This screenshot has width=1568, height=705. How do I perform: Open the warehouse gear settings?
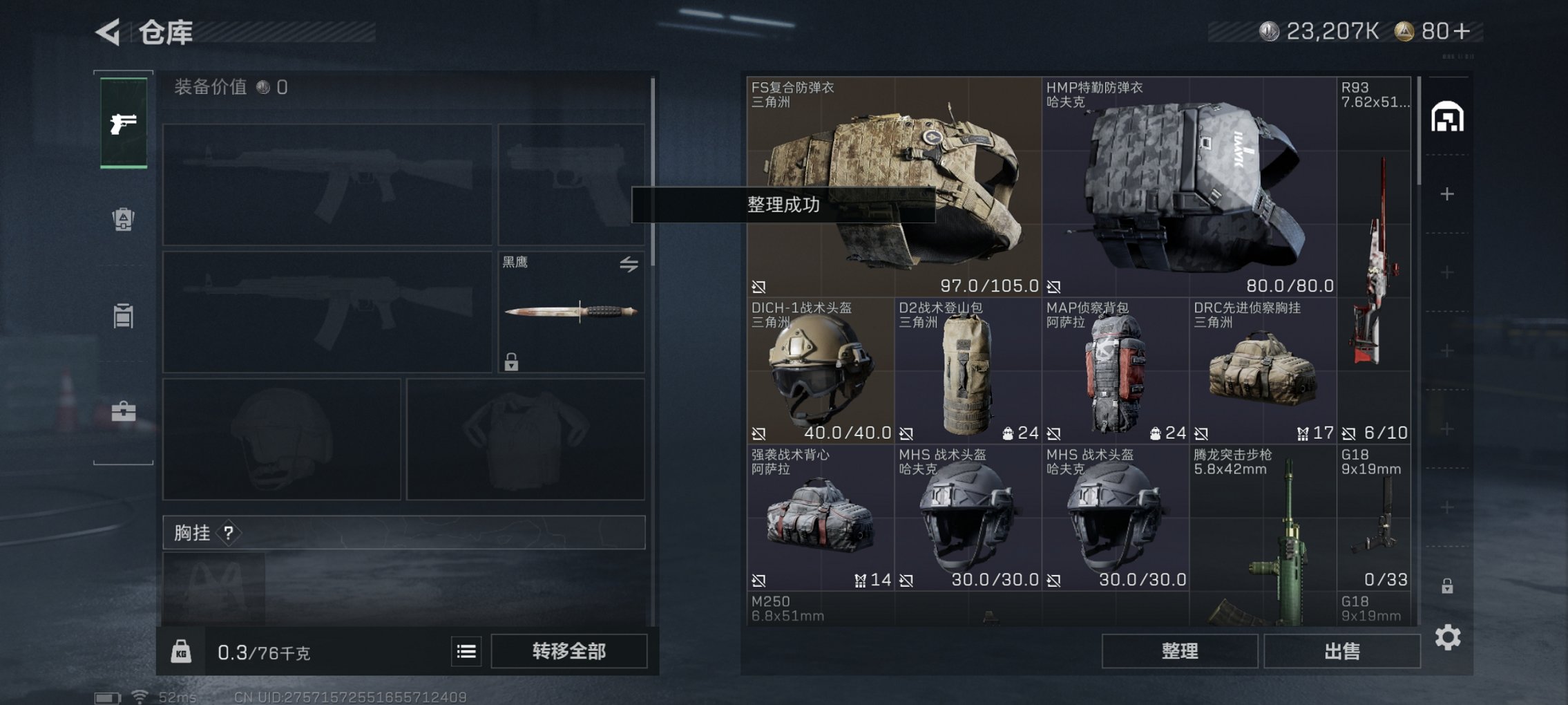tap(1448, 637)
